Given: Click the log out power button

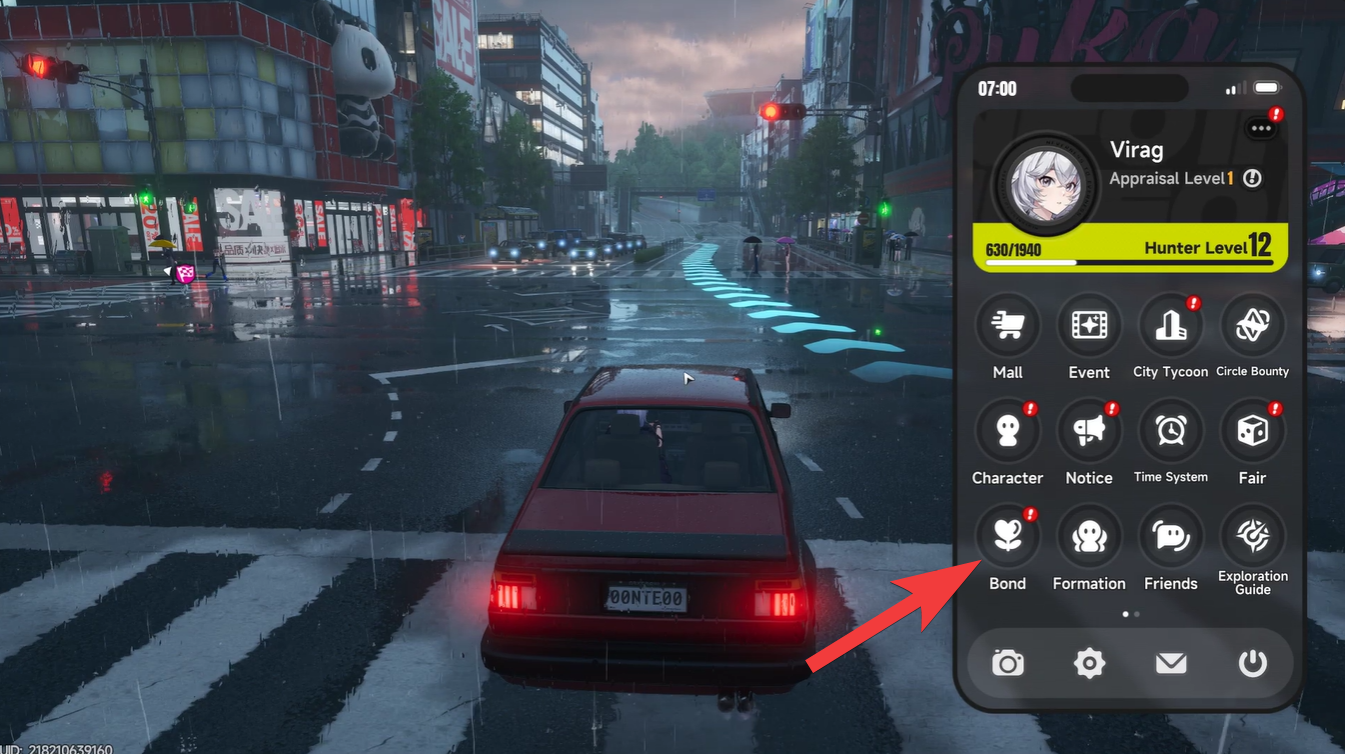Looking at the screenshot, I should tap(1253, 663).
